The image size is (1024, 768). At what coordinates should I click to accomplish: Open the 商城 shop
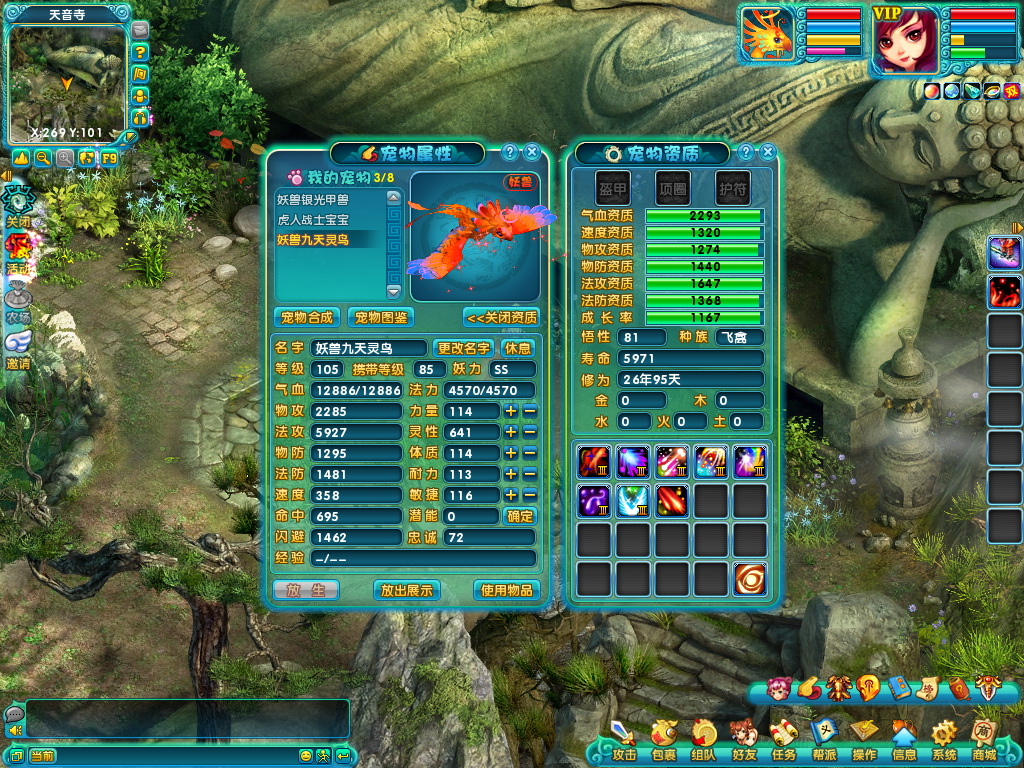click(x=984, y=740)
